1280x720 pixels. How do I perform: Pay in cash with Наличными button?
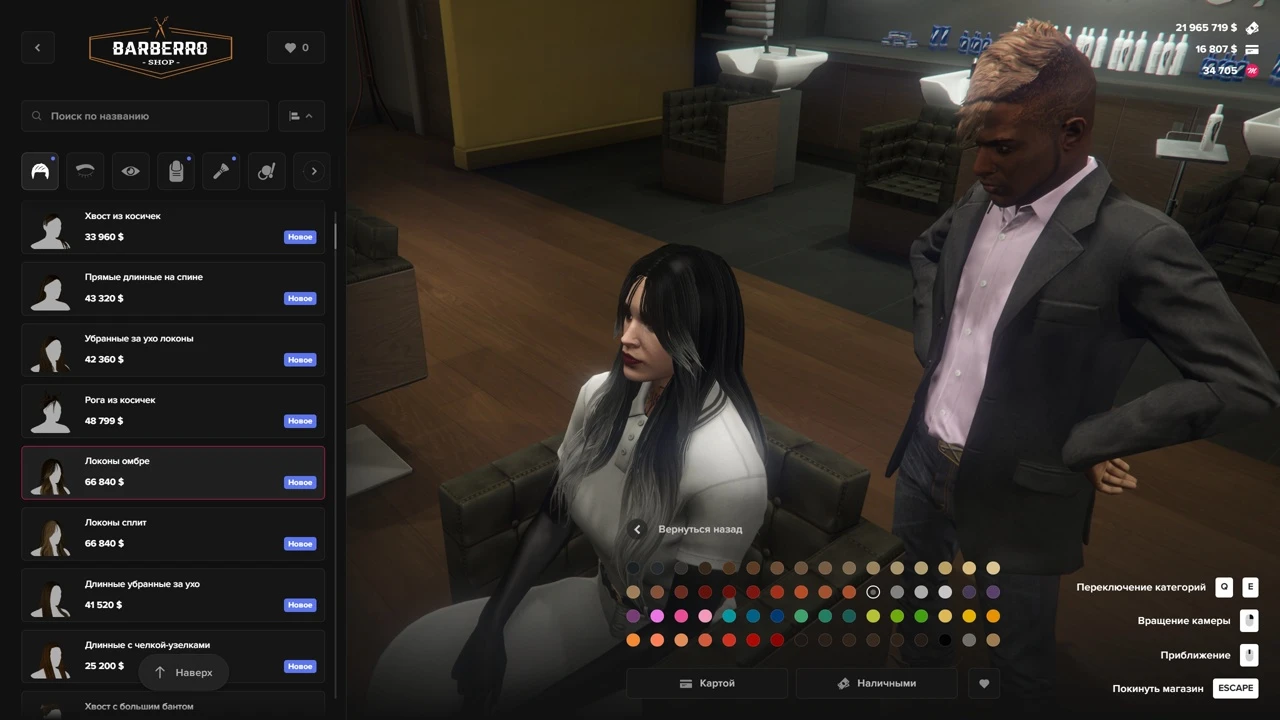coord(876,684)
